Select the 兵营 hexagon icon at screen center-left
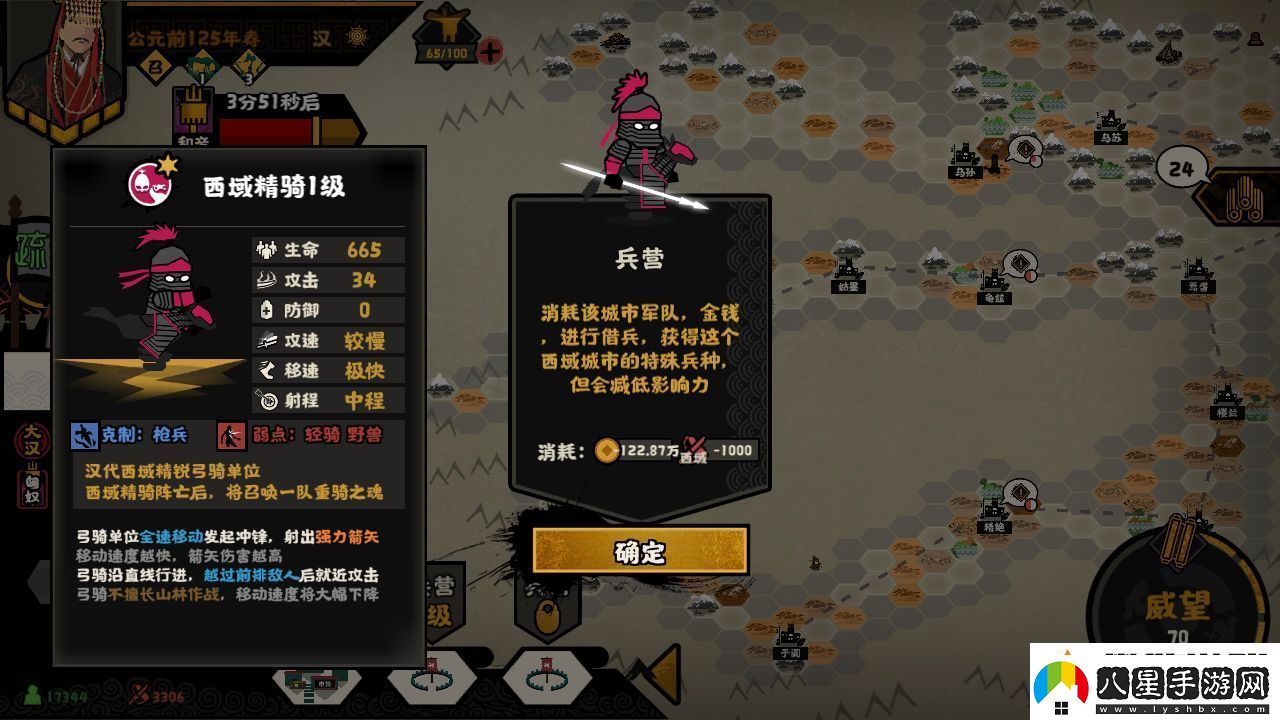The height and width of the screenshot is (720, 1280). [x=445, y=600]
